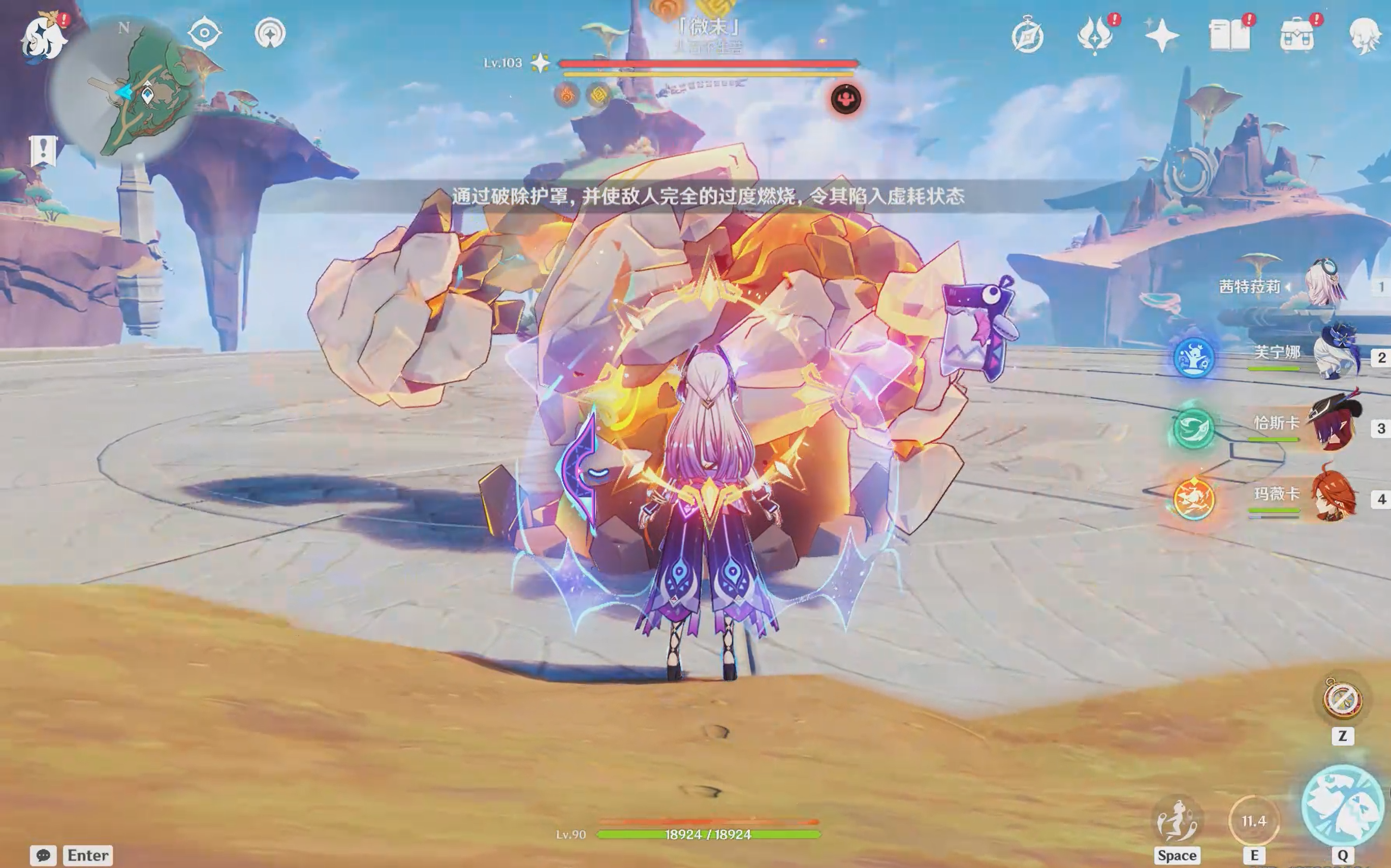Viewport: 1391px width, 868px height.
Task: Use the compass gadget
Action: [x=1342, y=700]
